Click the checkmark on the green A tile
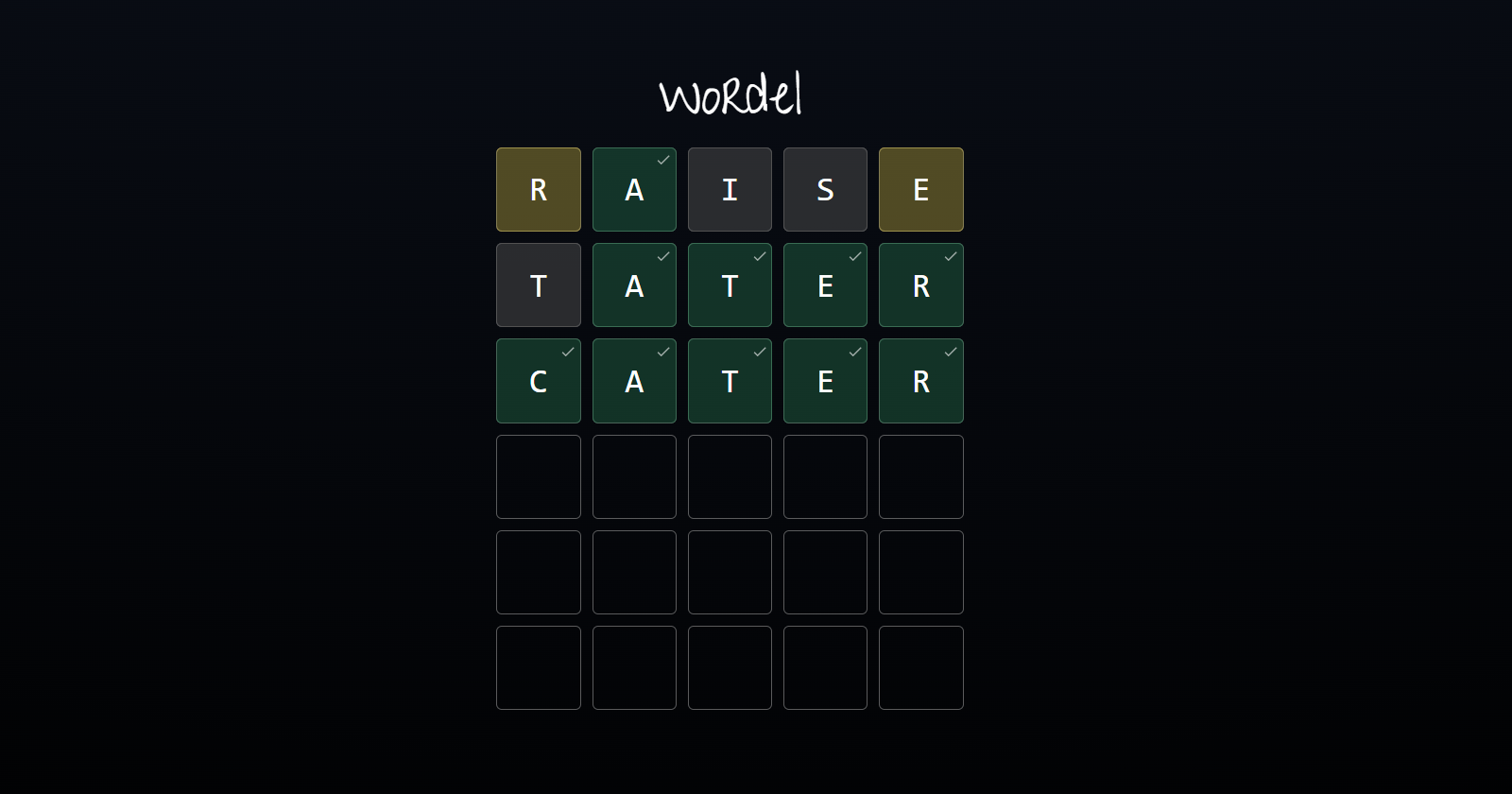This screenshot has height=794, width=1512. (x=662, y=160)
